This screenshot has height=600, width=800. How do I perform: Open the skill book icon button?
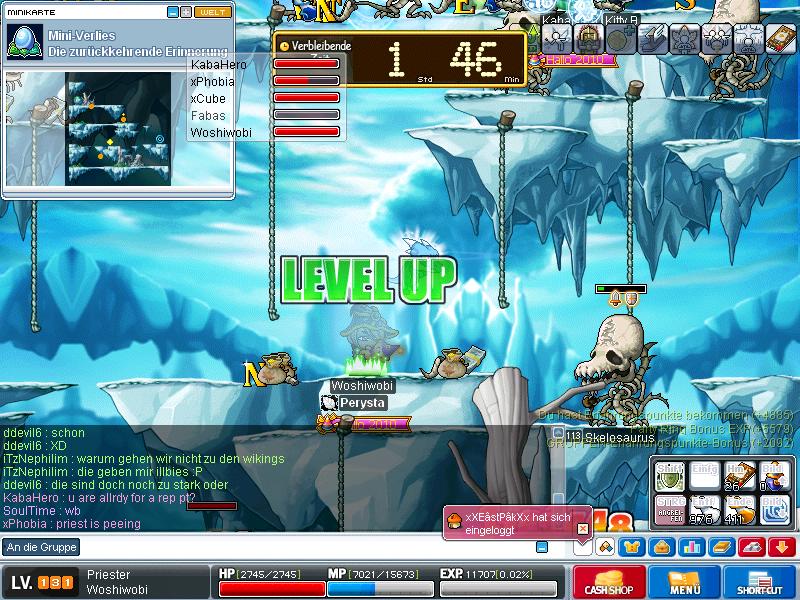(721, 546)
